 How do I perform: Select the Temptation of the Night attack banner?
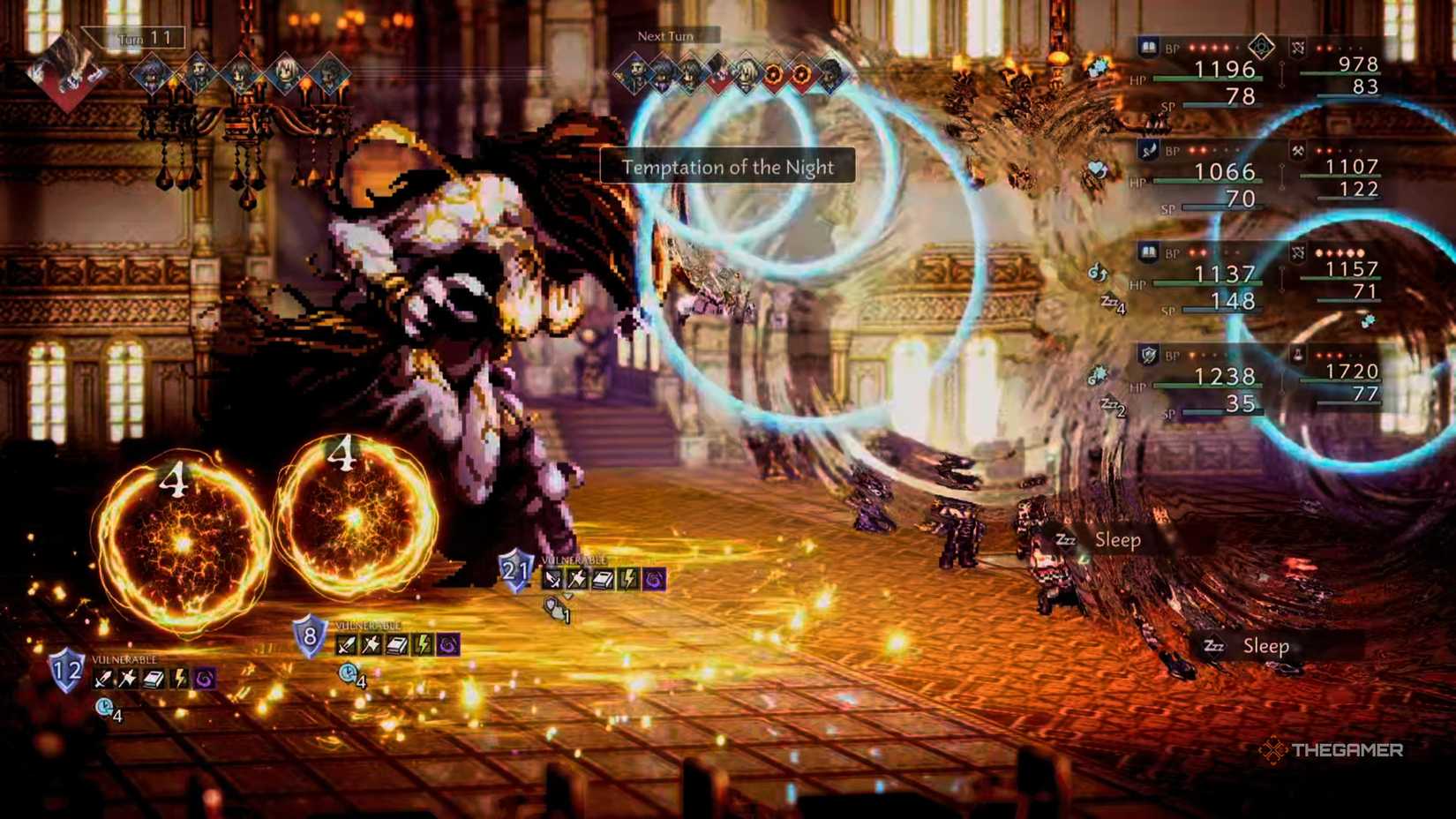726,168
